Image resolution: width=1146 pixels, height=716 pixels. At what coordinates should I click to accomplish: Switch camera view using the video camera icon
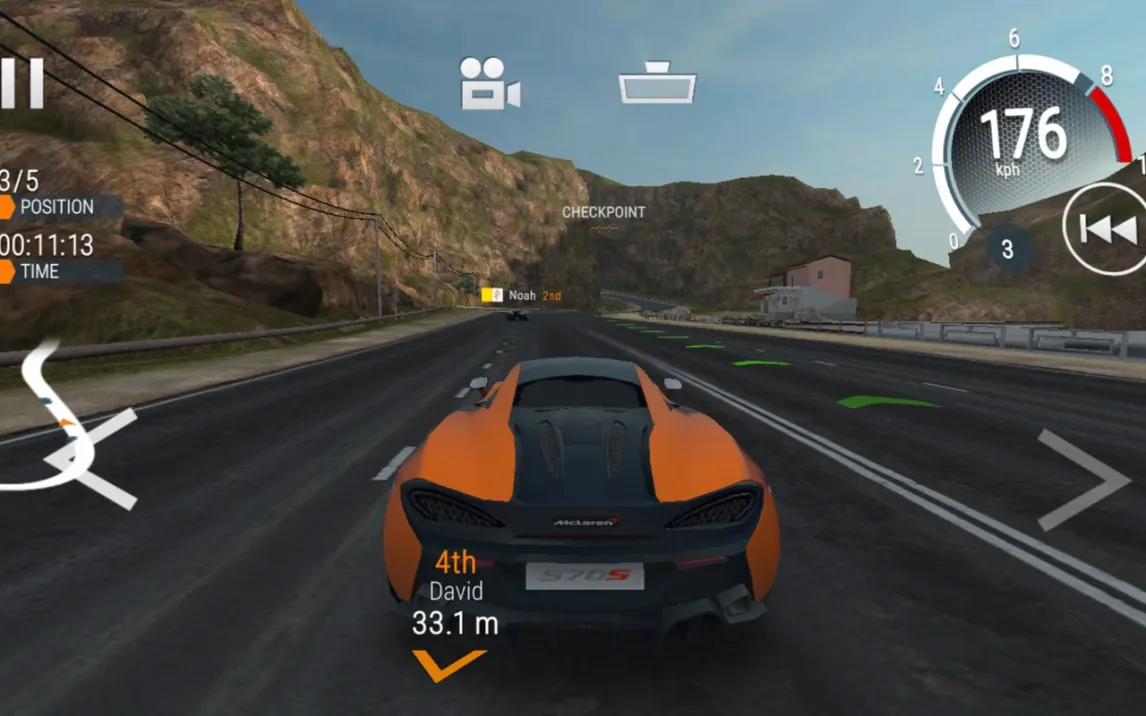[488, 83]
